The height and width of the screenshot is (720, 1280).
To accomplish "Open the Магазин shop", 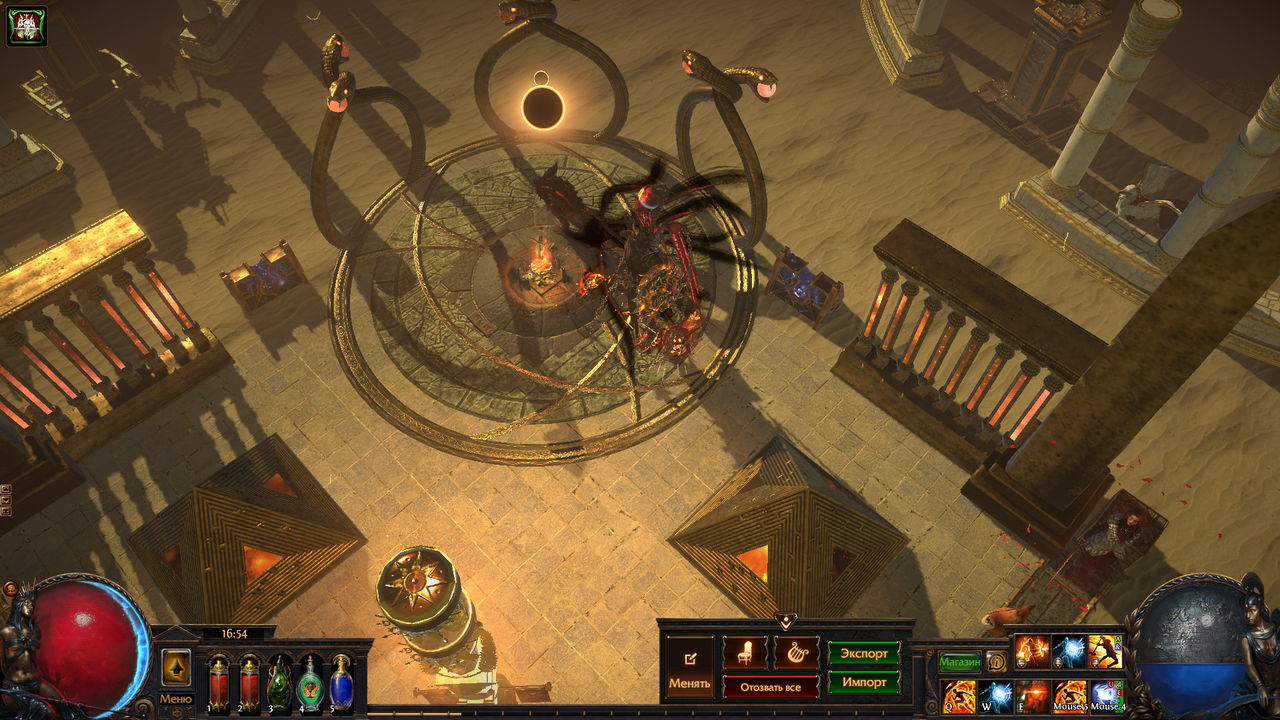I will click(x=959, y=661).
